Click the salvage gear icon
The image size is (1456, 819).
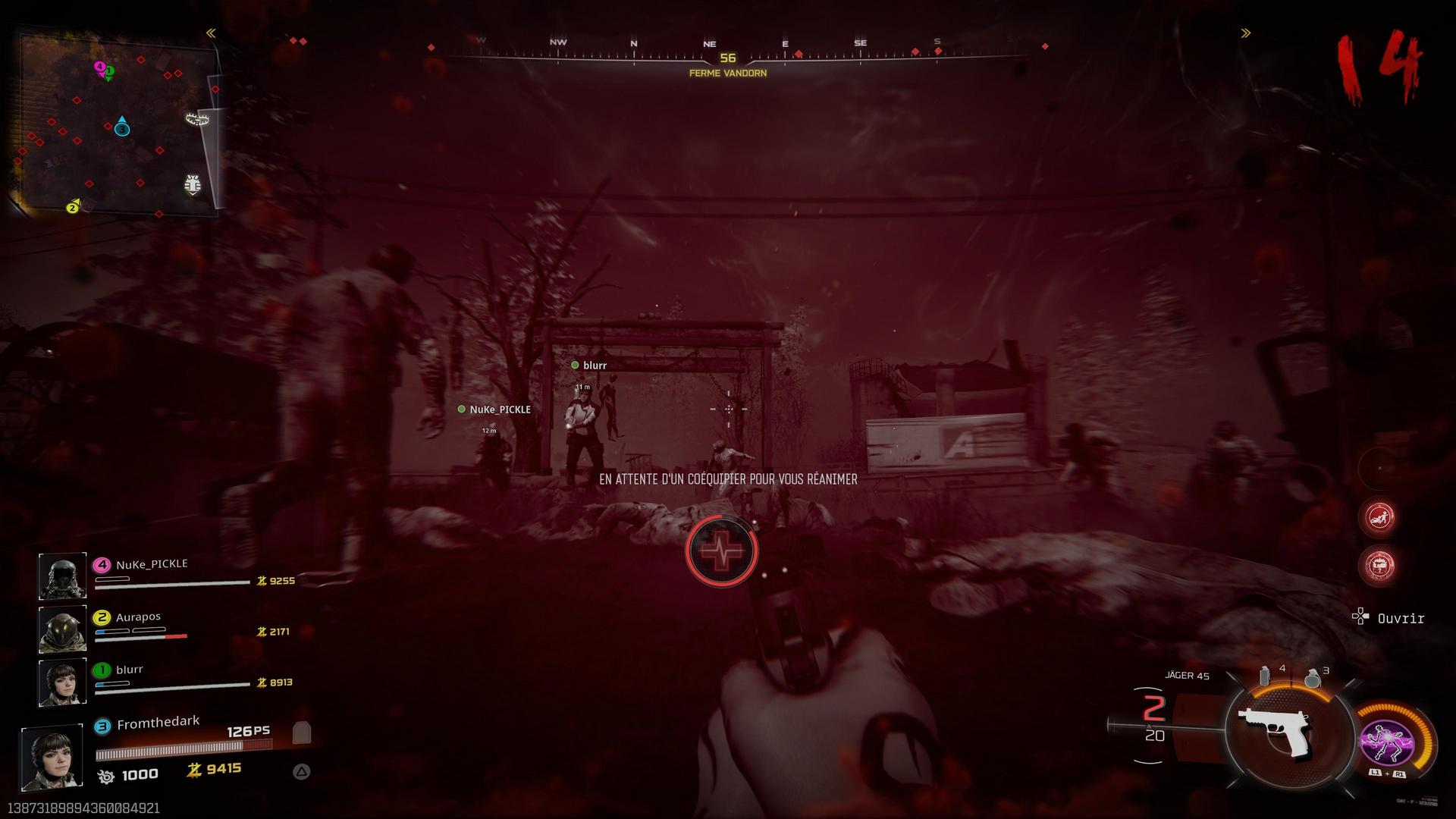(106, 777)
